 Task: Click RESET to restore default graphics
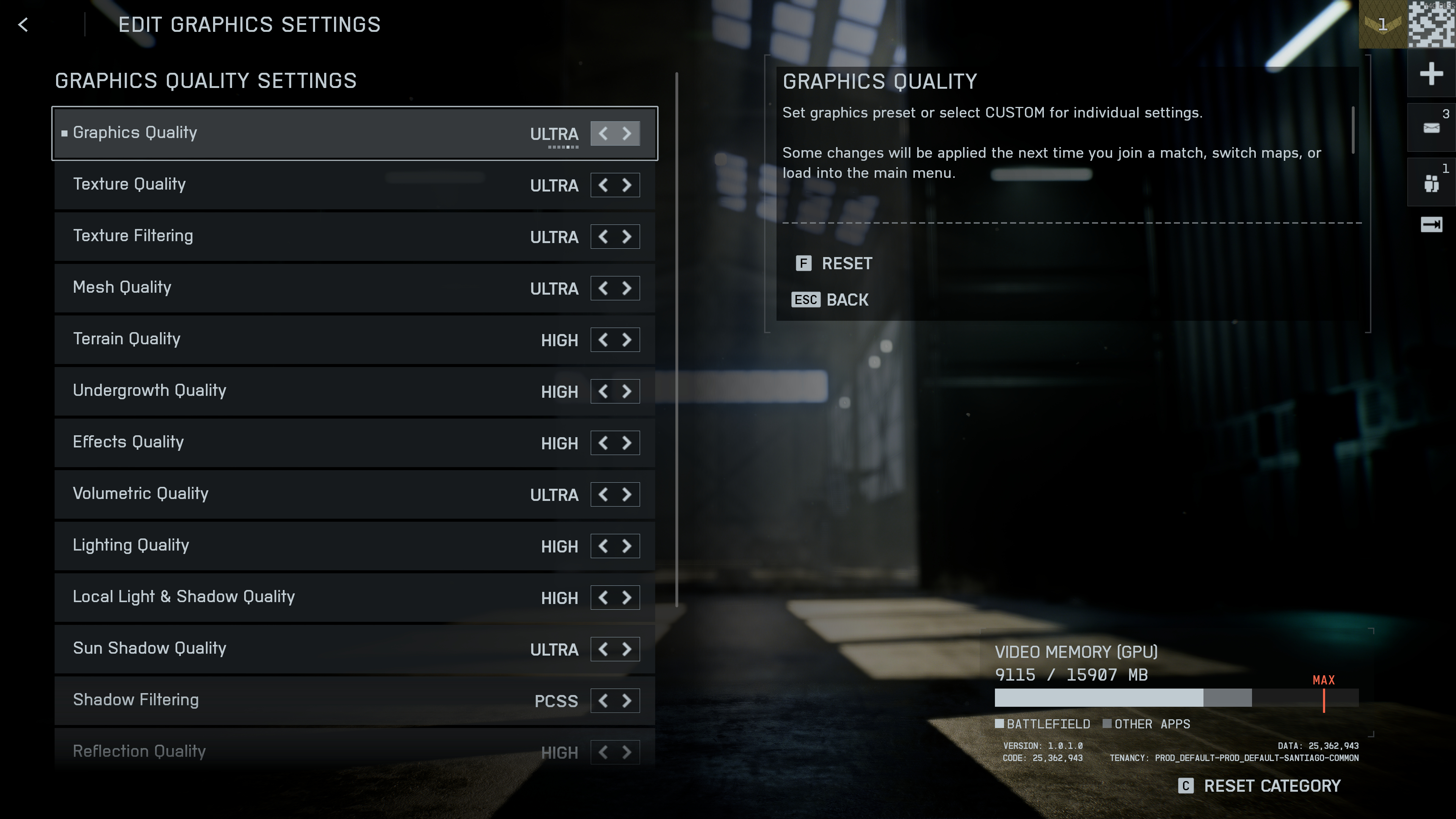click(846, 264)
